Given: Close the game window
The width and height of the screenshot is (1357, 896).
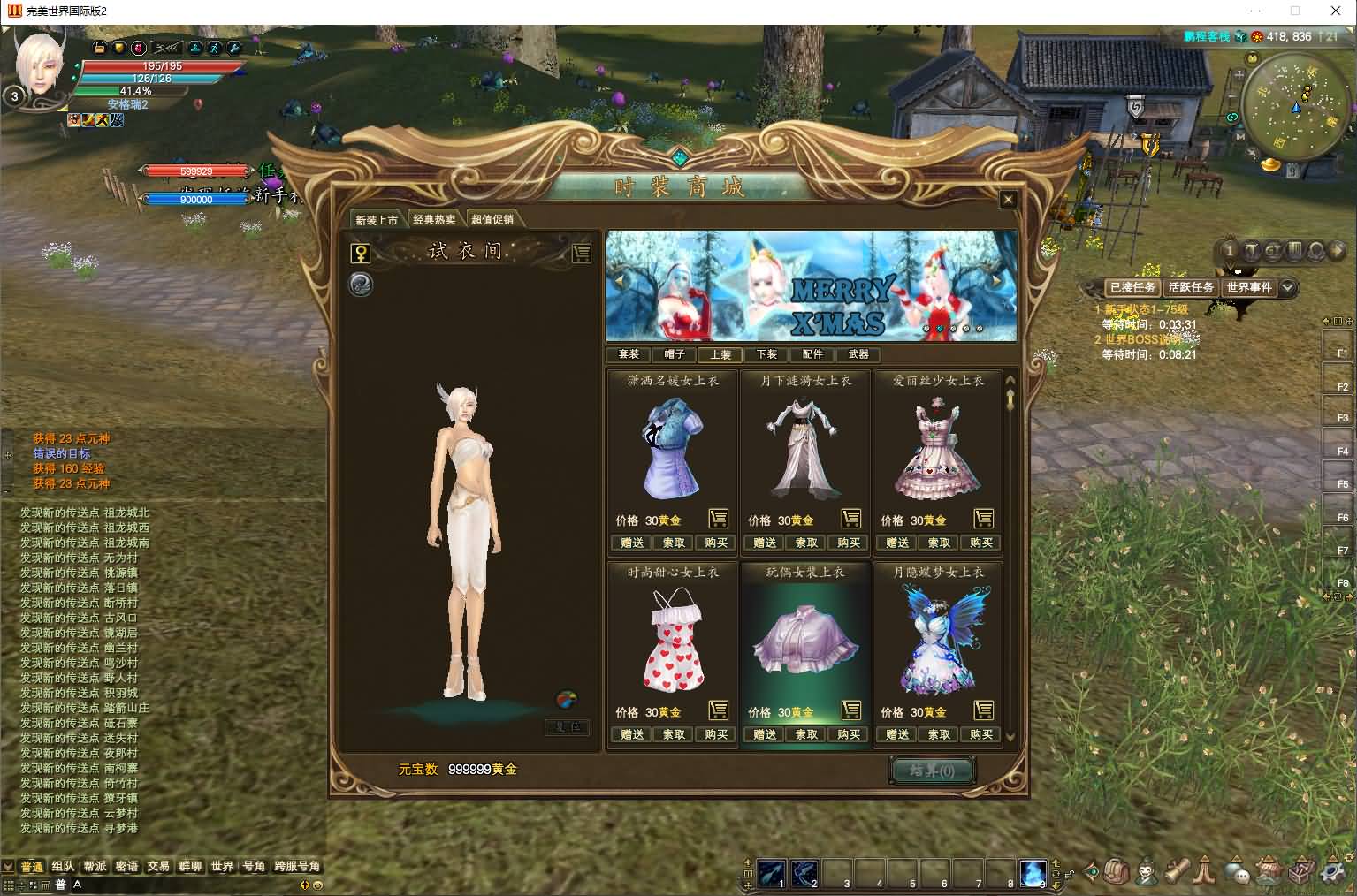Looking at the screenshot, I should (1336, 11).
